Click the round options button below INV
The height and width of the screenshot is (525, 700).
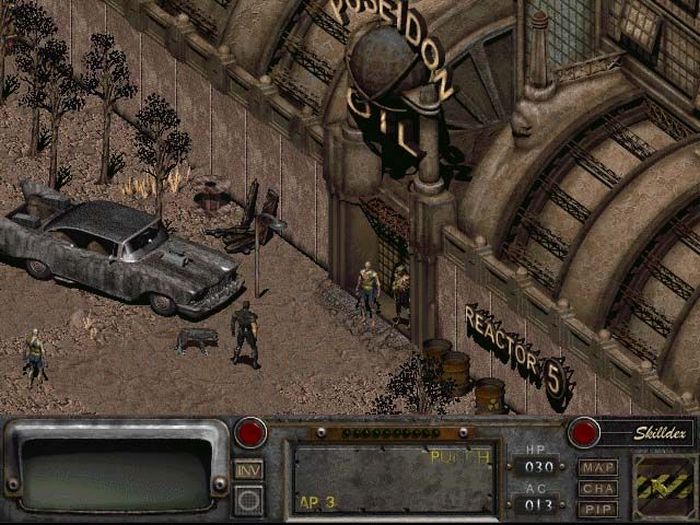pos(248,498)
